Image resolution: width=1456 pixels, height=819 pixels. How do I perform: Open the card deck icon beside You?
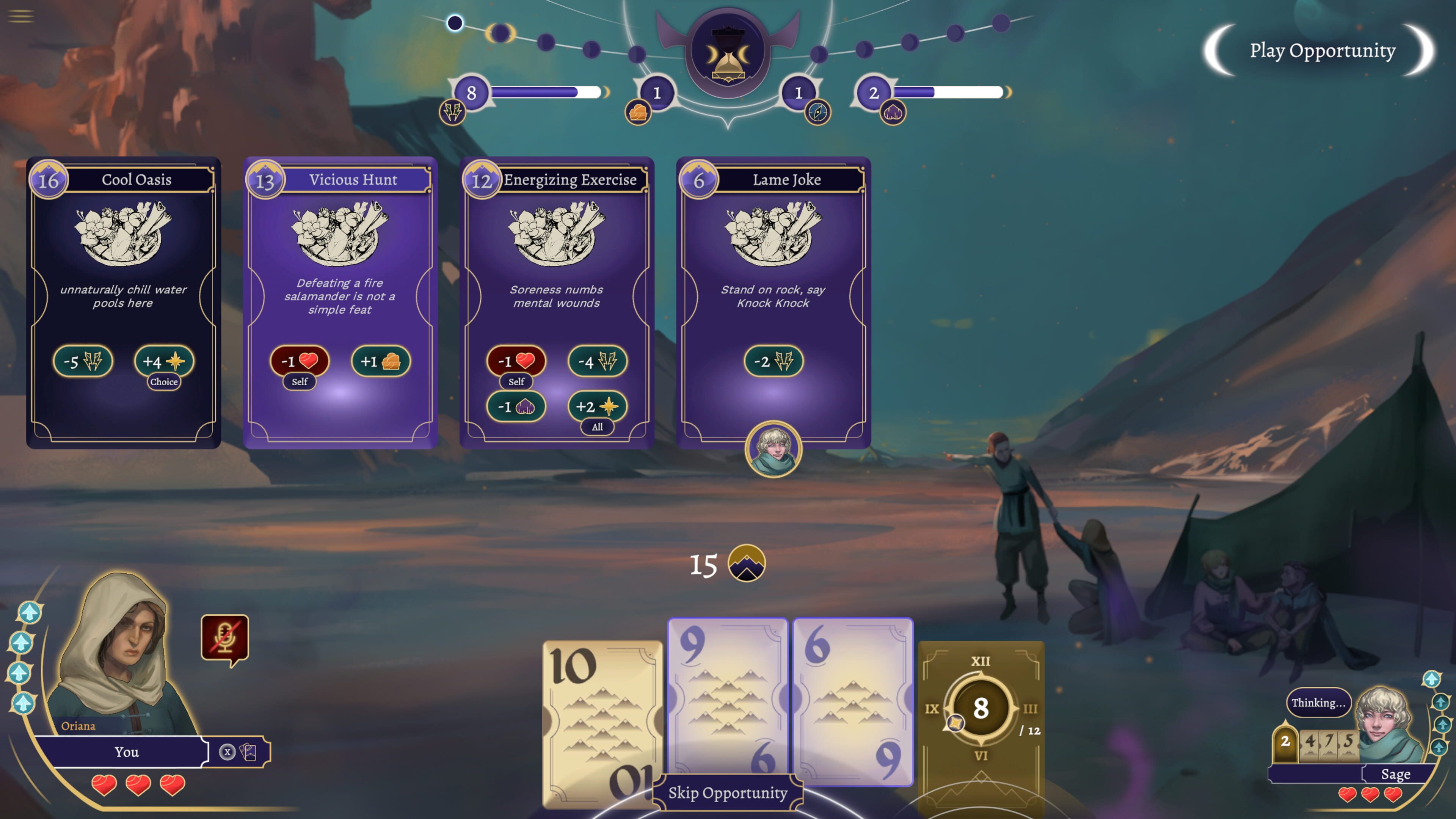(x=249, y=752)
